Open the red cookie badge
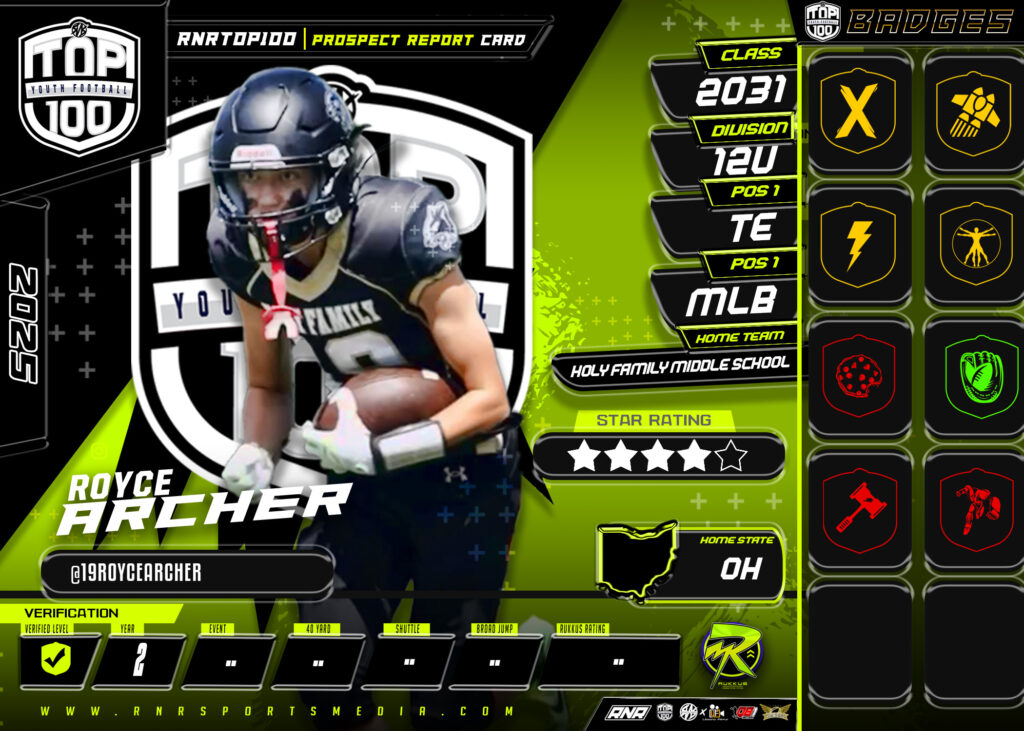 pyautogui.click(x=857, y=376)
